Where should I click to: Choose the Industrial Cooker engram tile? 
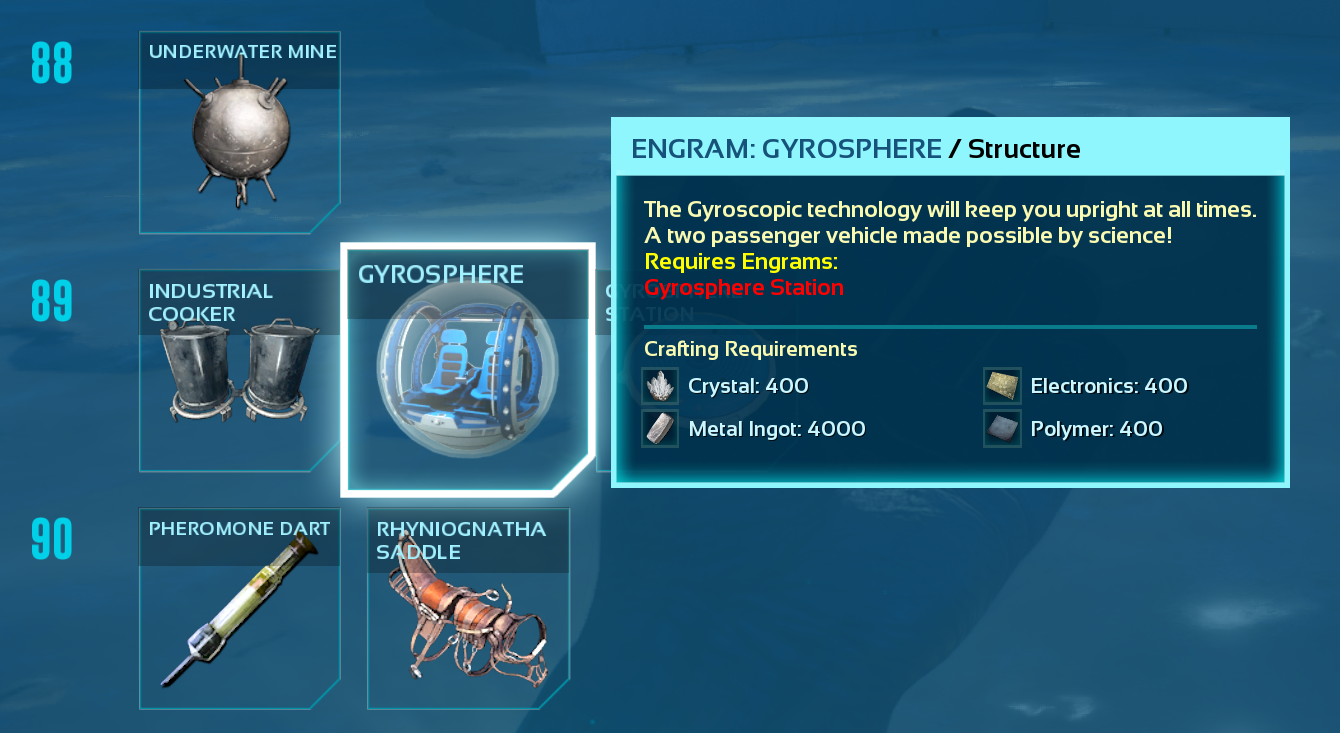239,370
